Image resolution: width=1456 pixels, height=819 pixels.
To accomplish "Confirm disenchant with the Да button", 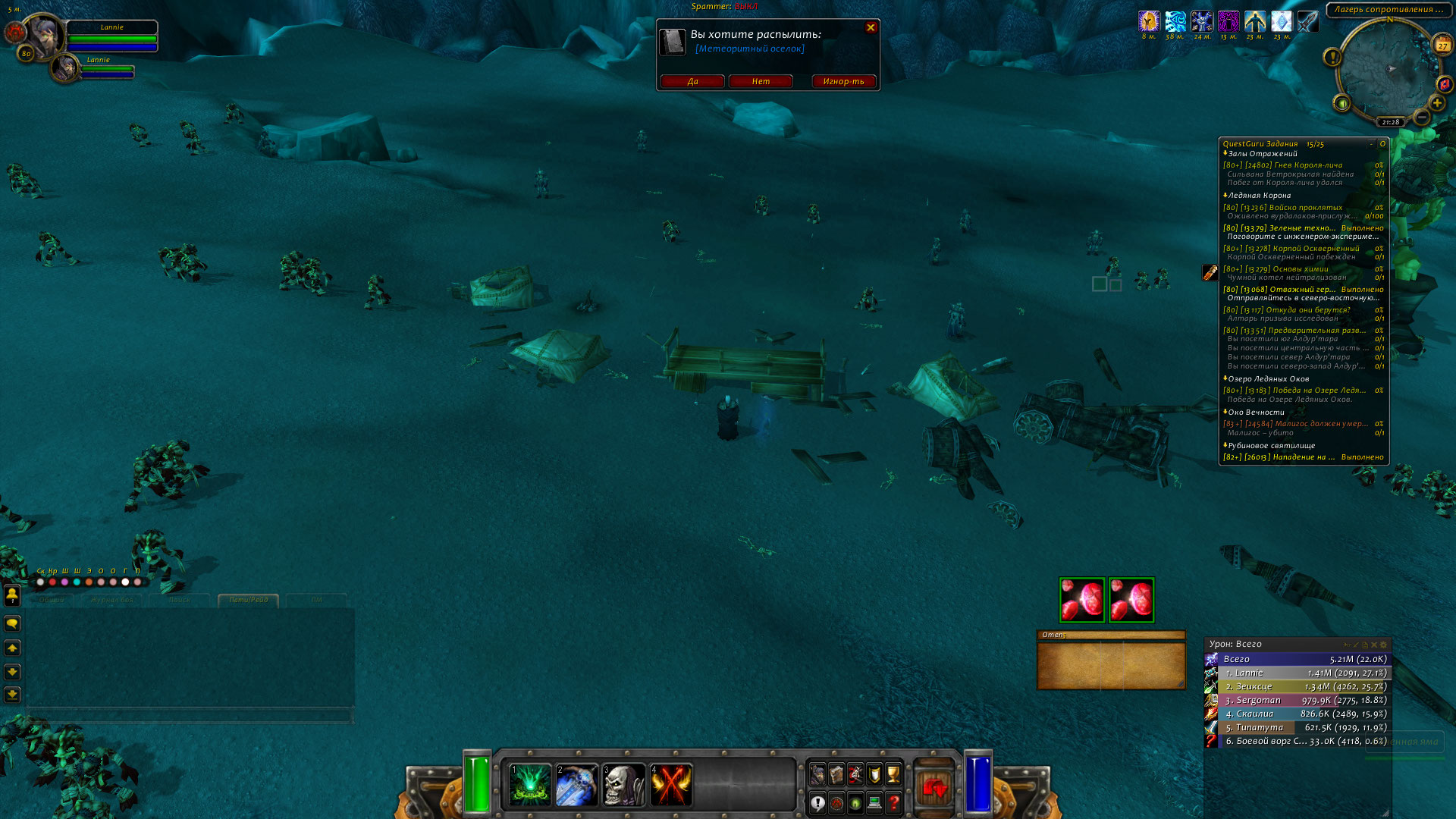I will coord(692,81).
